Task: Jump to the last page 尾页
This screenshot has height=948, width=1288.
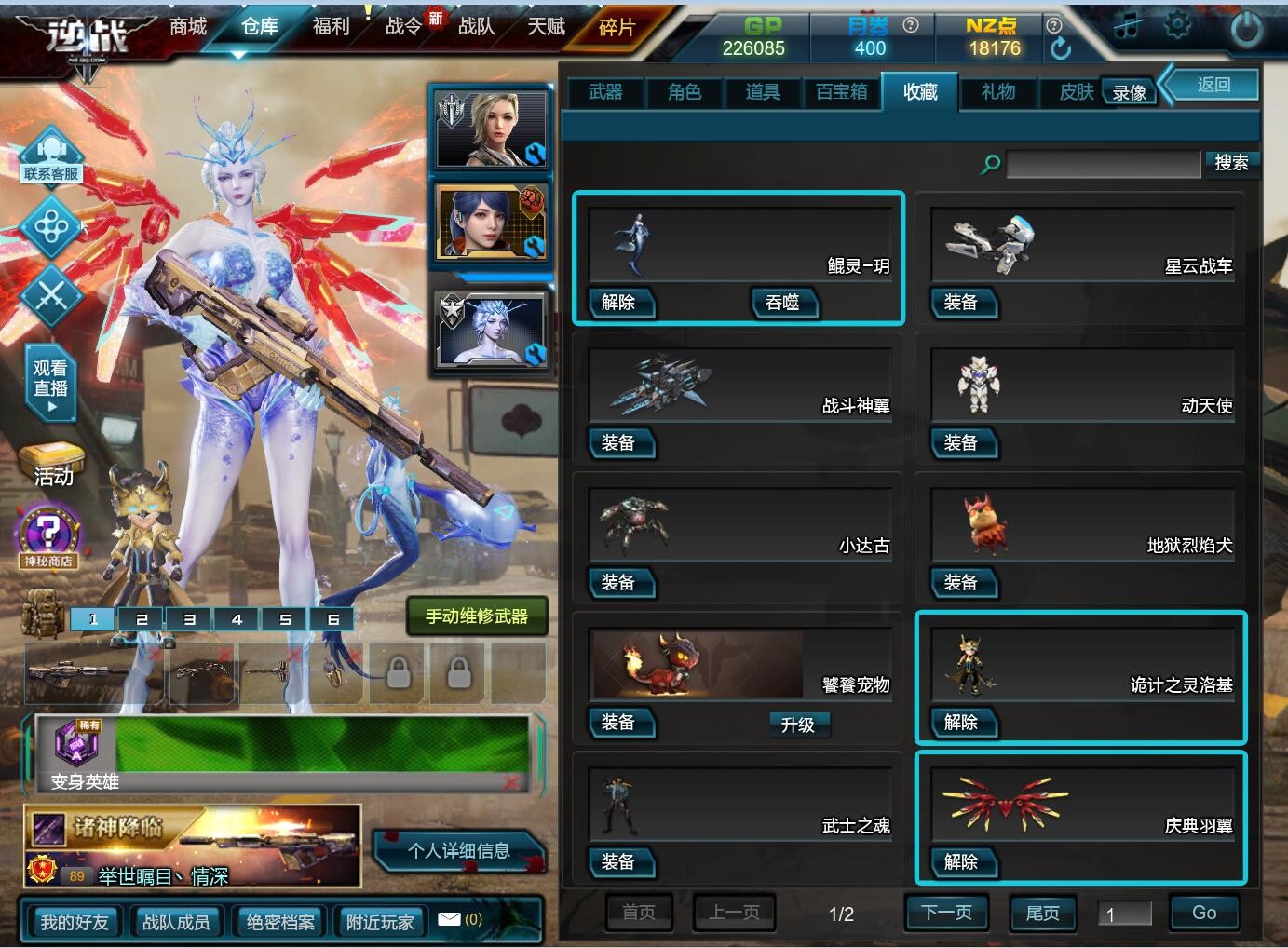Action: coord(1042,914)
